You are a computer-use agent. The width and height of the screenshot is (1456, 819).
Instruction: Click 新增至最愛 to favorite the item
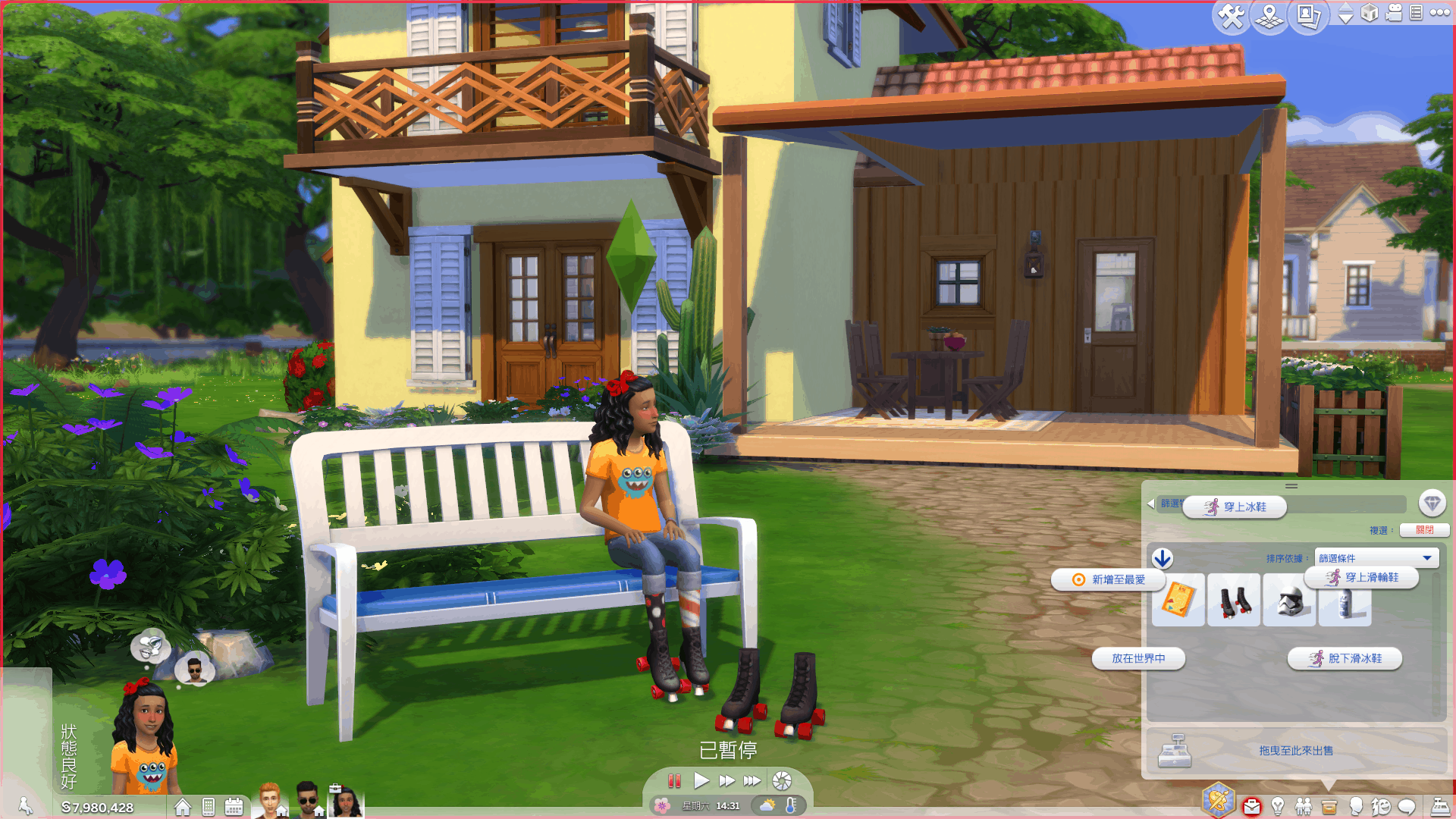coord(1109,579)
